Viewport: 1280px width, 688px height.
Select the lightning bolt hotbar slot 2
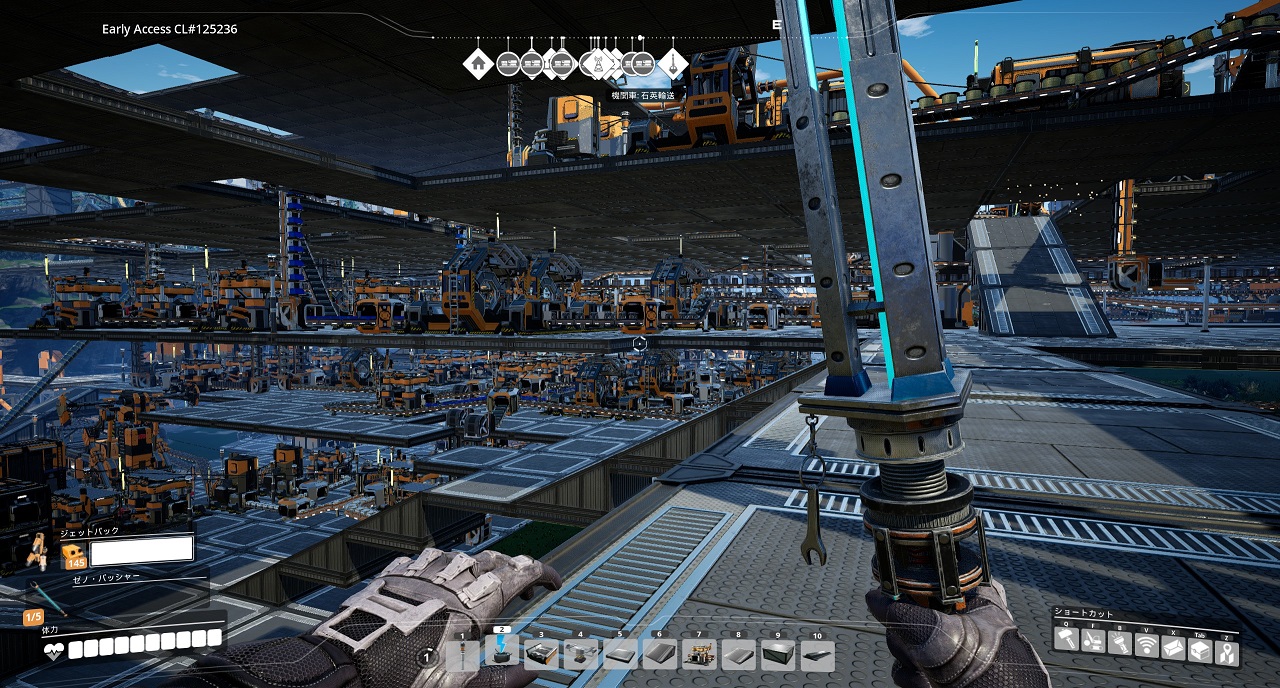502,653
